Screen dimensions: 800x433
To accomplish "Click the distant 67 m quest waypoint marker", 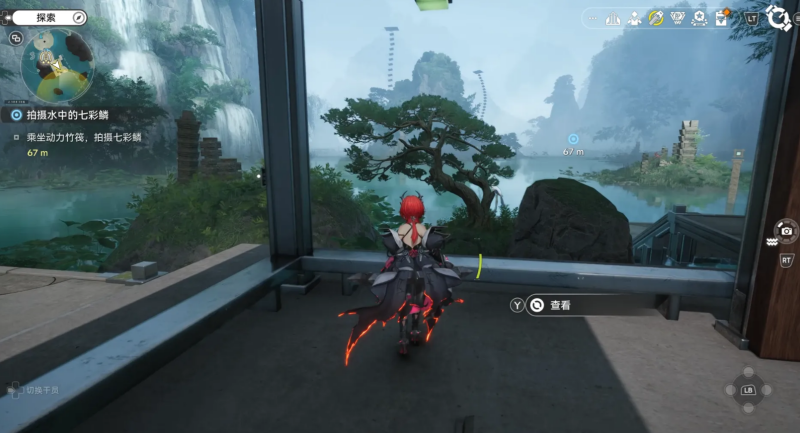I will point(573,139).
